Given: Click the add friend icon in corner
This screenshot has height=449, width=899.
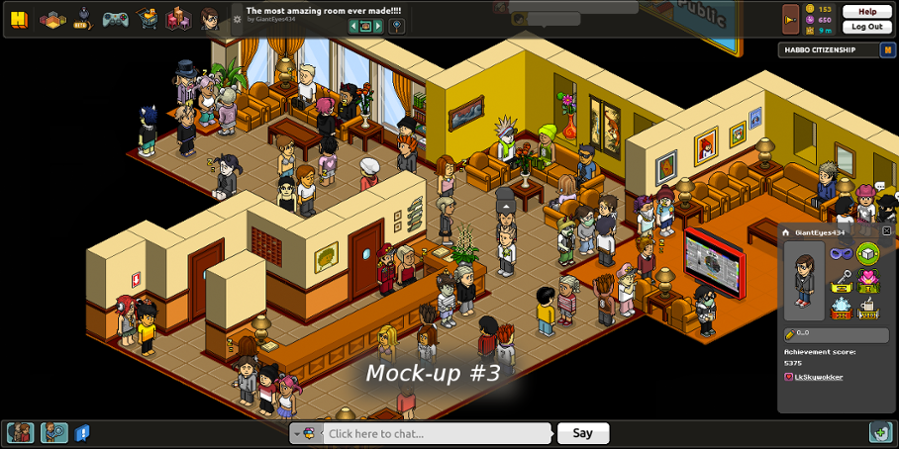Looking at the screenshot, I should 880,432.
